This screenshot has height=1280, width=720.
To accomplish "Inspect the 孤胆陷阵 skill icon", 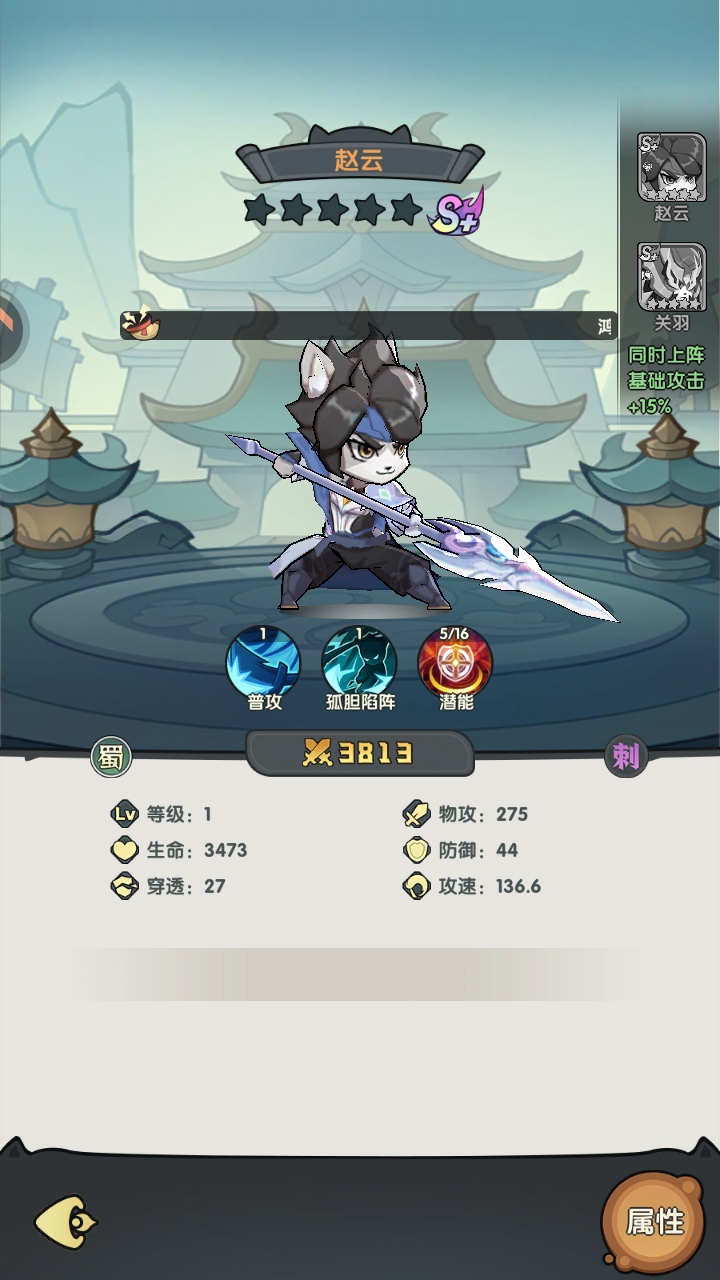I will tap(359, 663).
